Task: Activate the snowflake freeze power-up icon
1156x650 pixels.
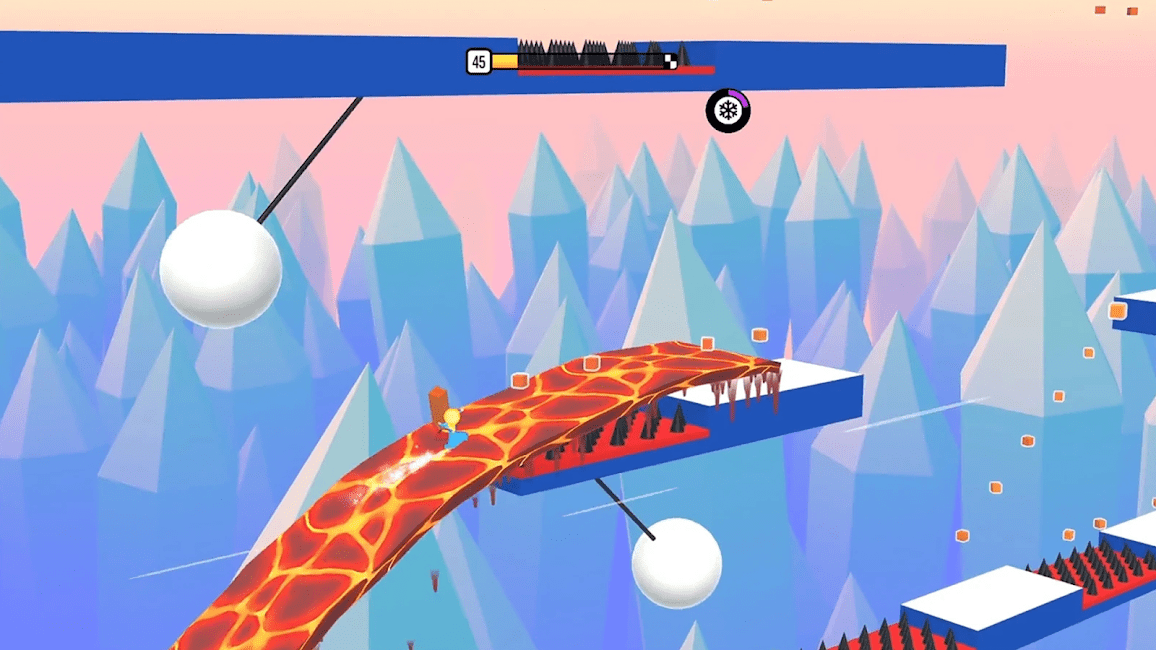Action: (x=728, y=110)
